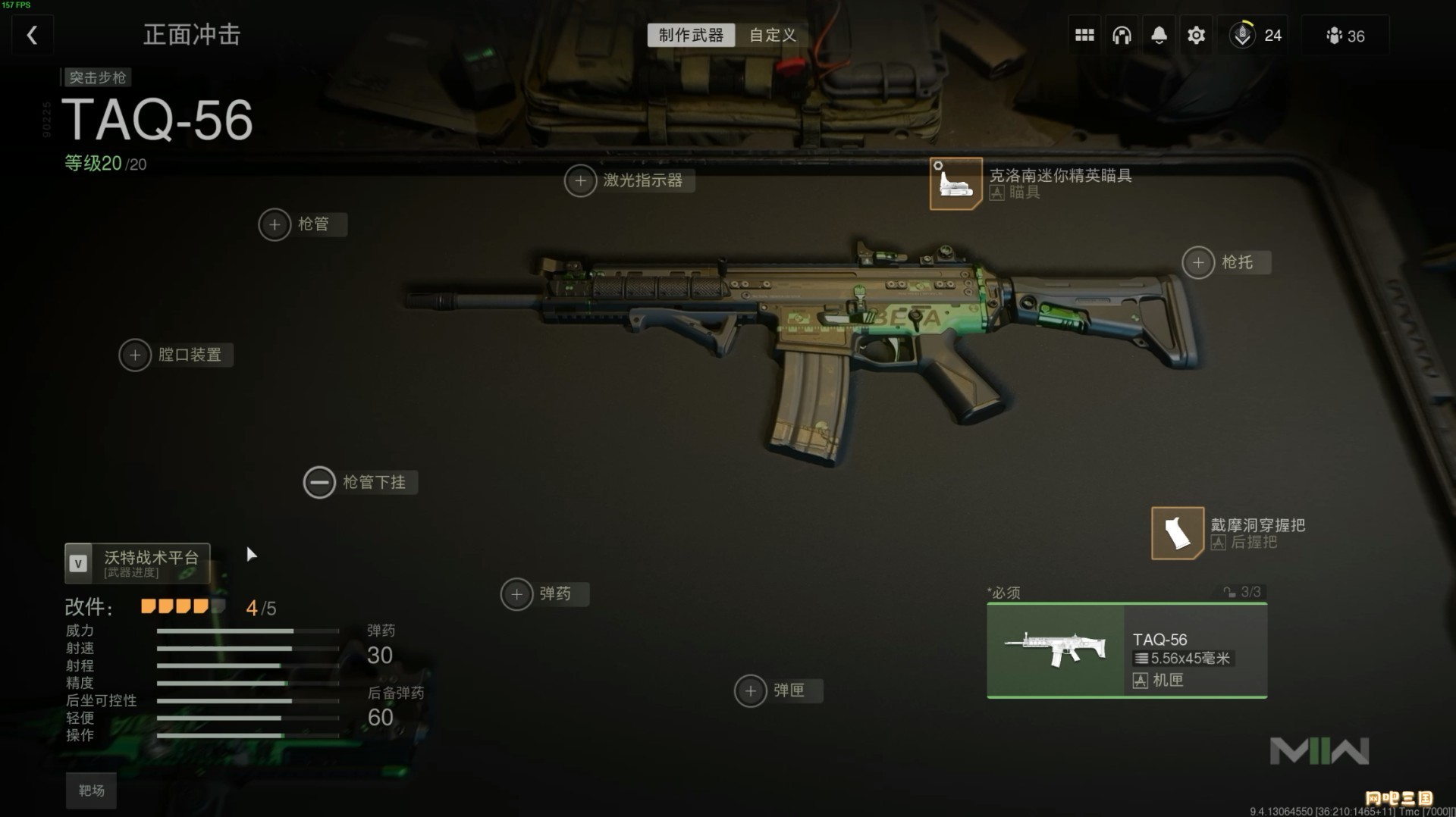
Task: Open the grid menu icon
Action: click(1084, 35)
